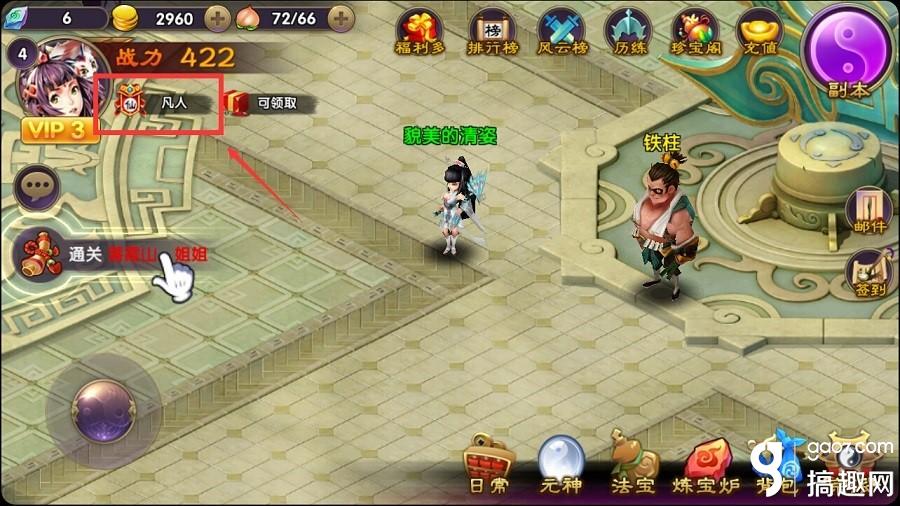Image resolution: width=900 pixels, height=506 pixels.
Task: Visit the 珍宝阁 treasure shop
Action: tap(698, 33)
